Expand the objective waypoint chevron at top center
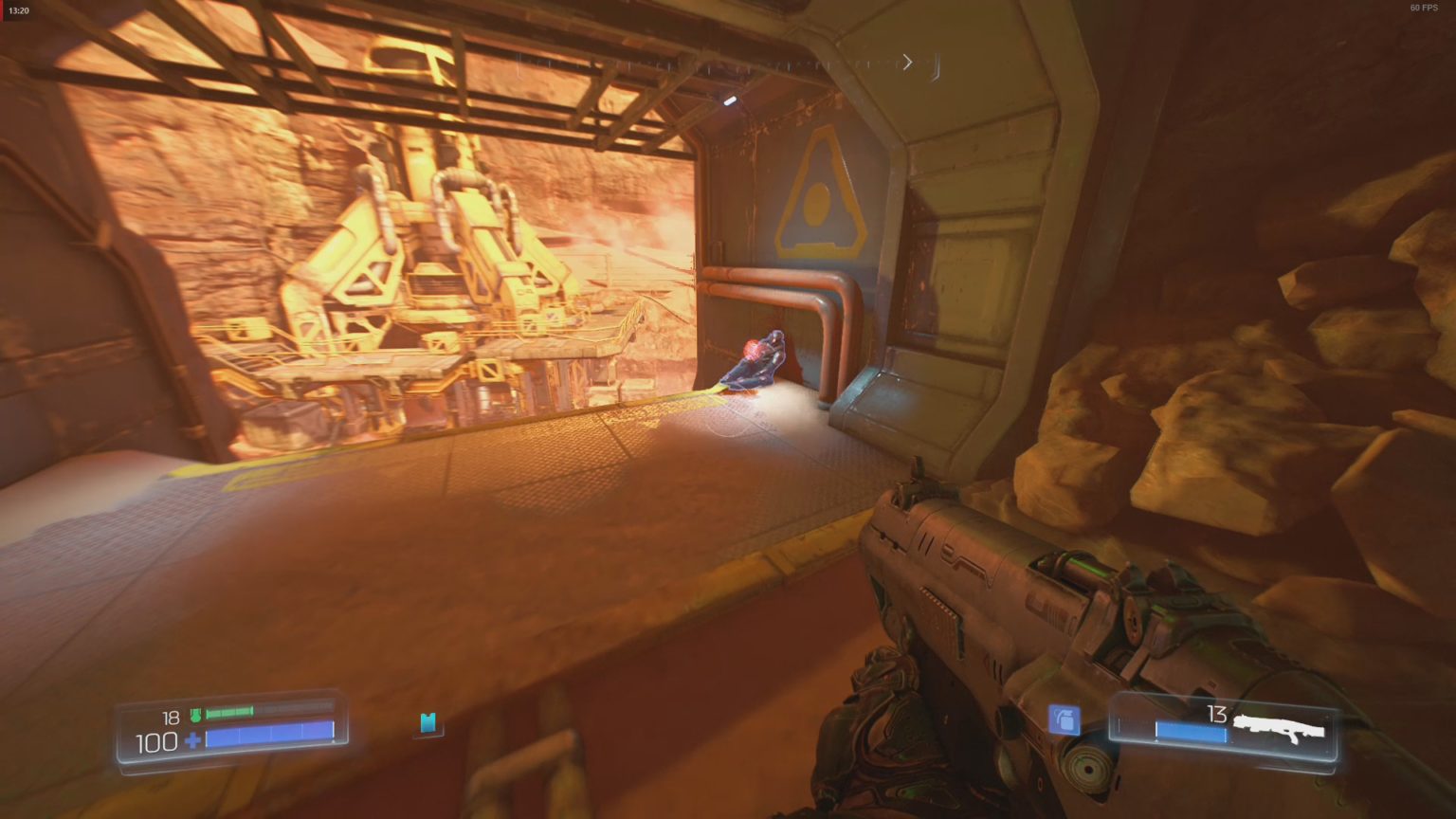1456x819 pixels. click(x=906, y=61)
